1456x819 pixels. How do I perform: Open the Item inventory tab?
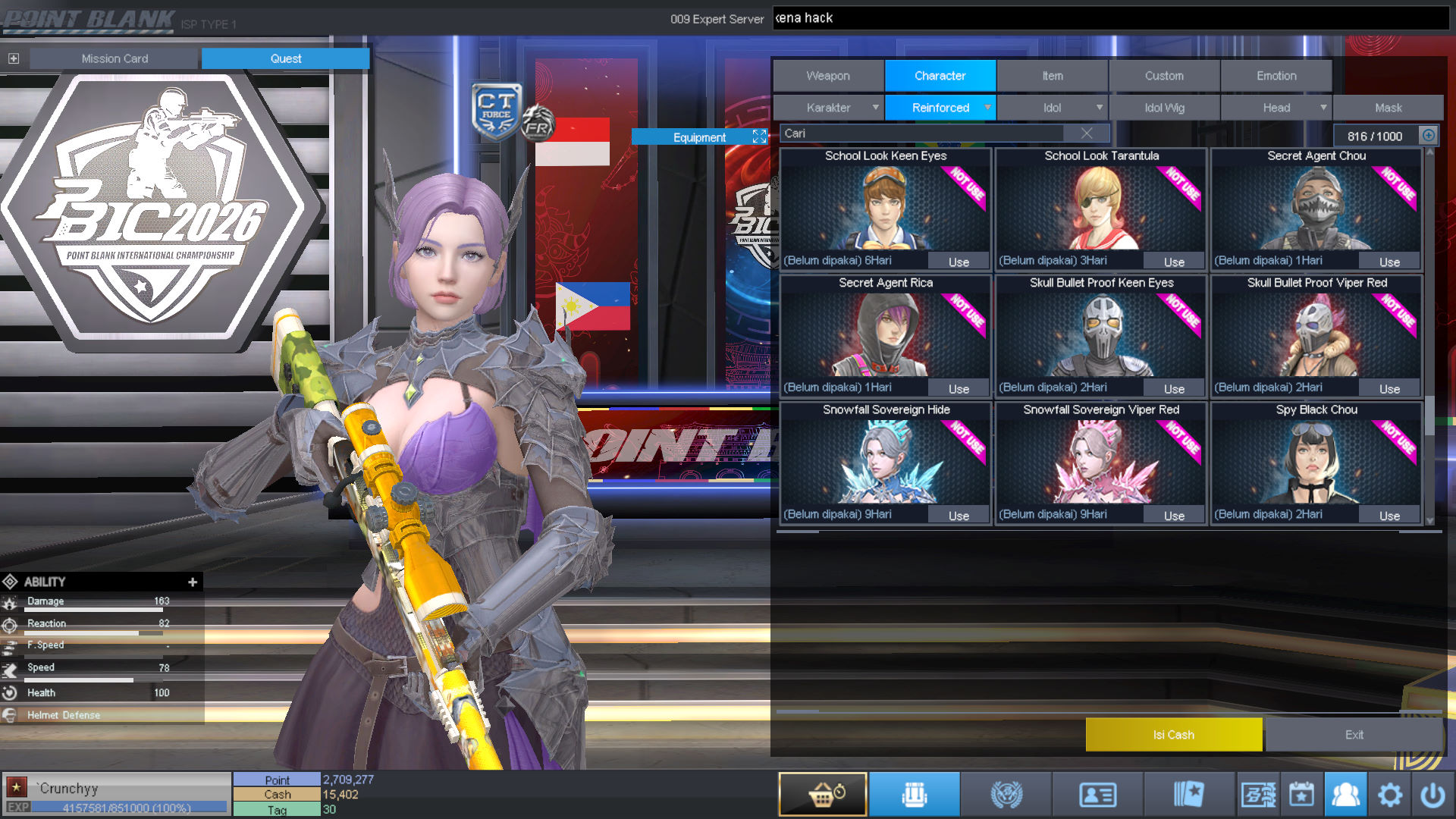pos(1052,76)
